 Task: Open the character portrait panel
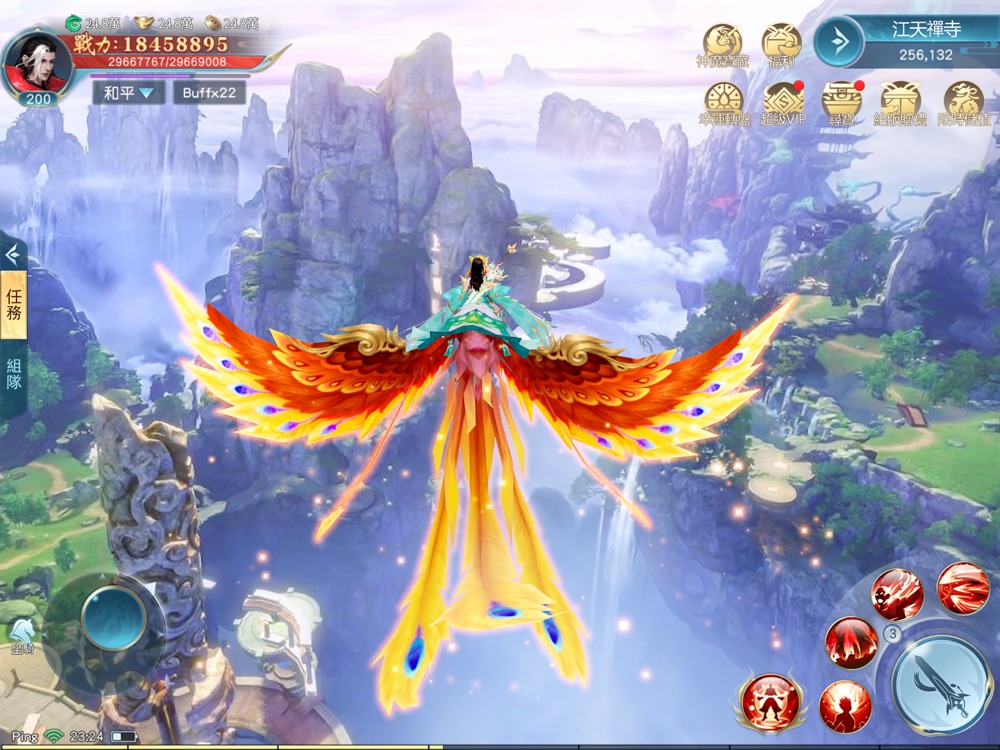click(x=36, y=62)
